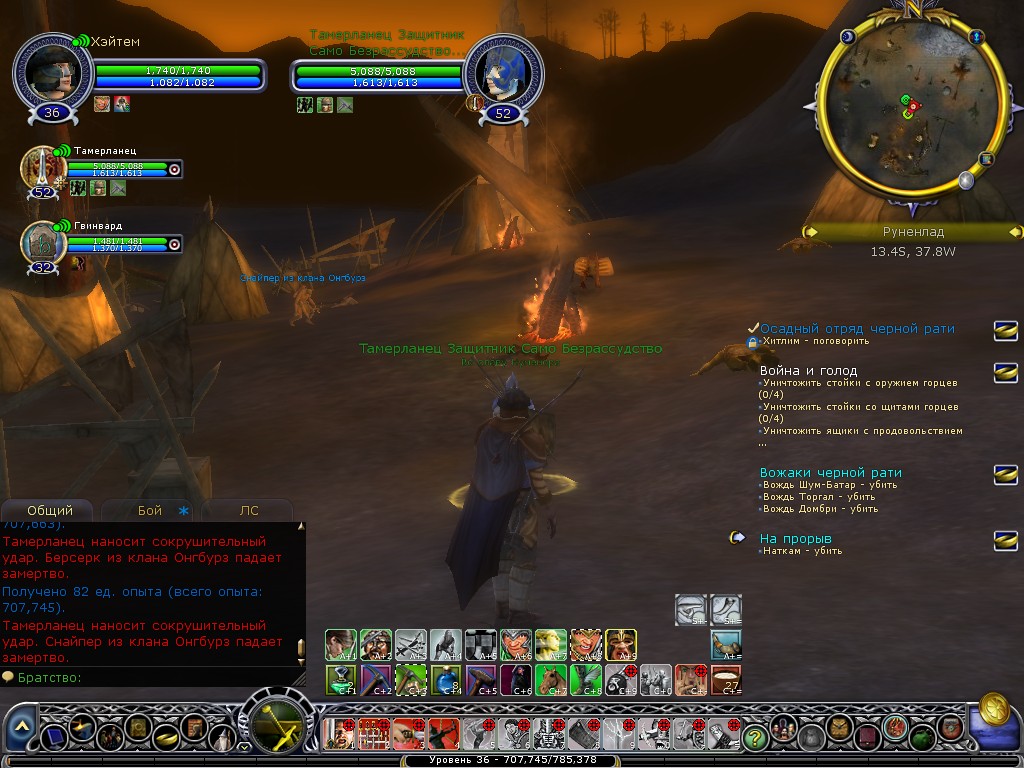Select party member Тамерланец's portrait
Viewport: 1024px width, 768px height.
[43, 167]
